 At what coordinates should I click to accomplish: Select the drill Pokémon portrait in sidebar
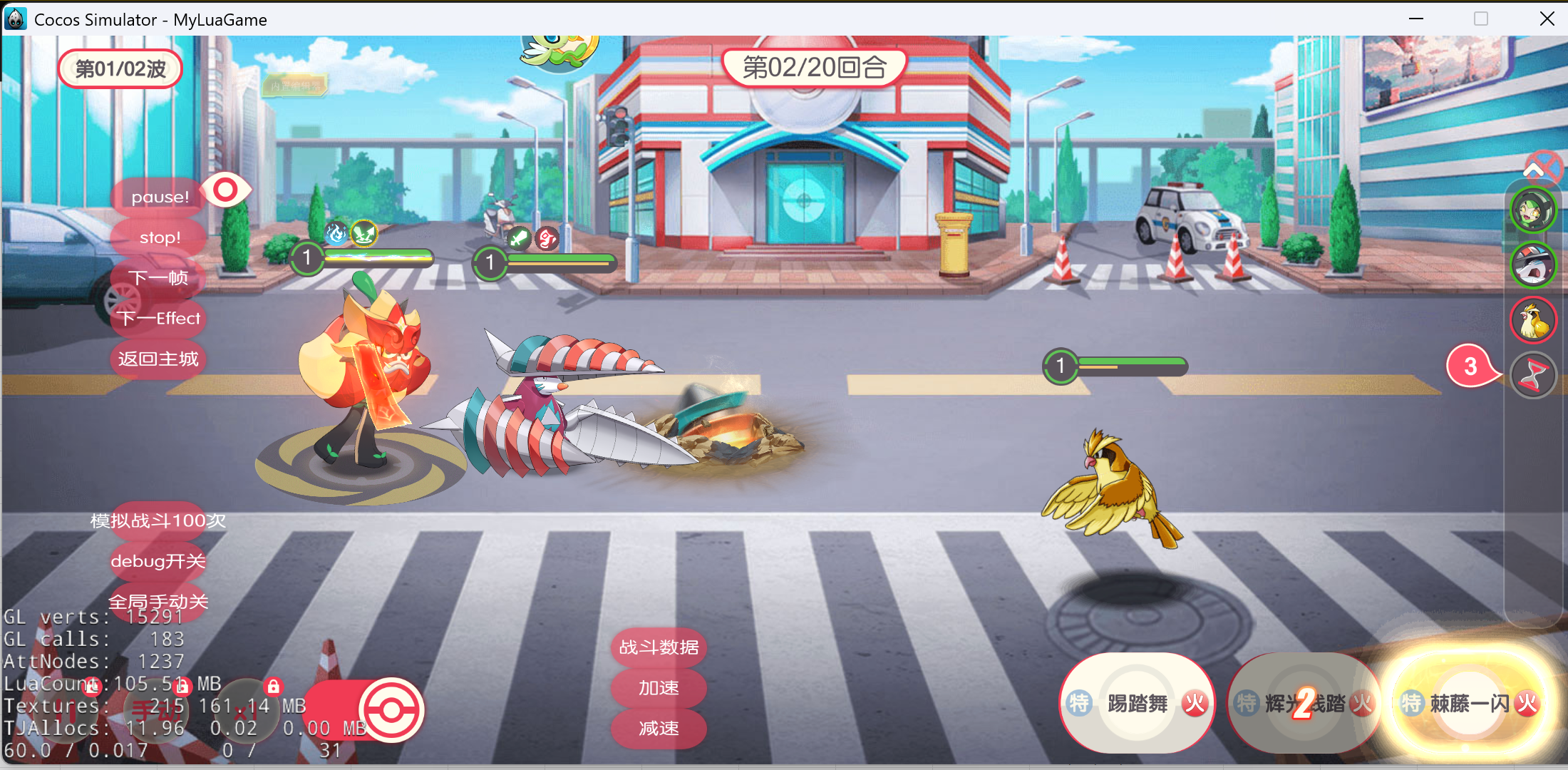pyautogui.click(x=1533, y=265)
